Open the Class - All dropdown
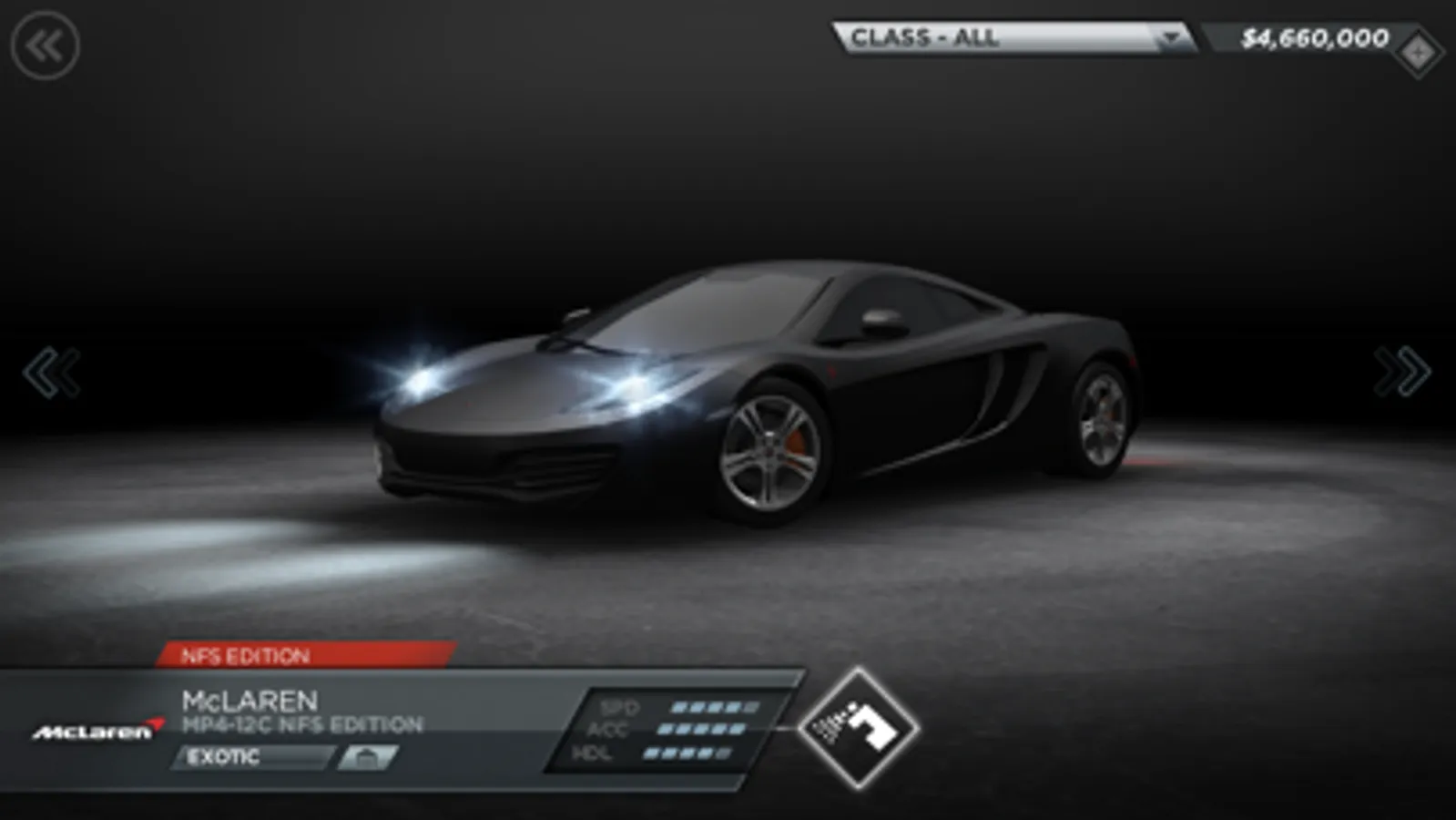1456x820 pixels. click(x=1014, y=38)
